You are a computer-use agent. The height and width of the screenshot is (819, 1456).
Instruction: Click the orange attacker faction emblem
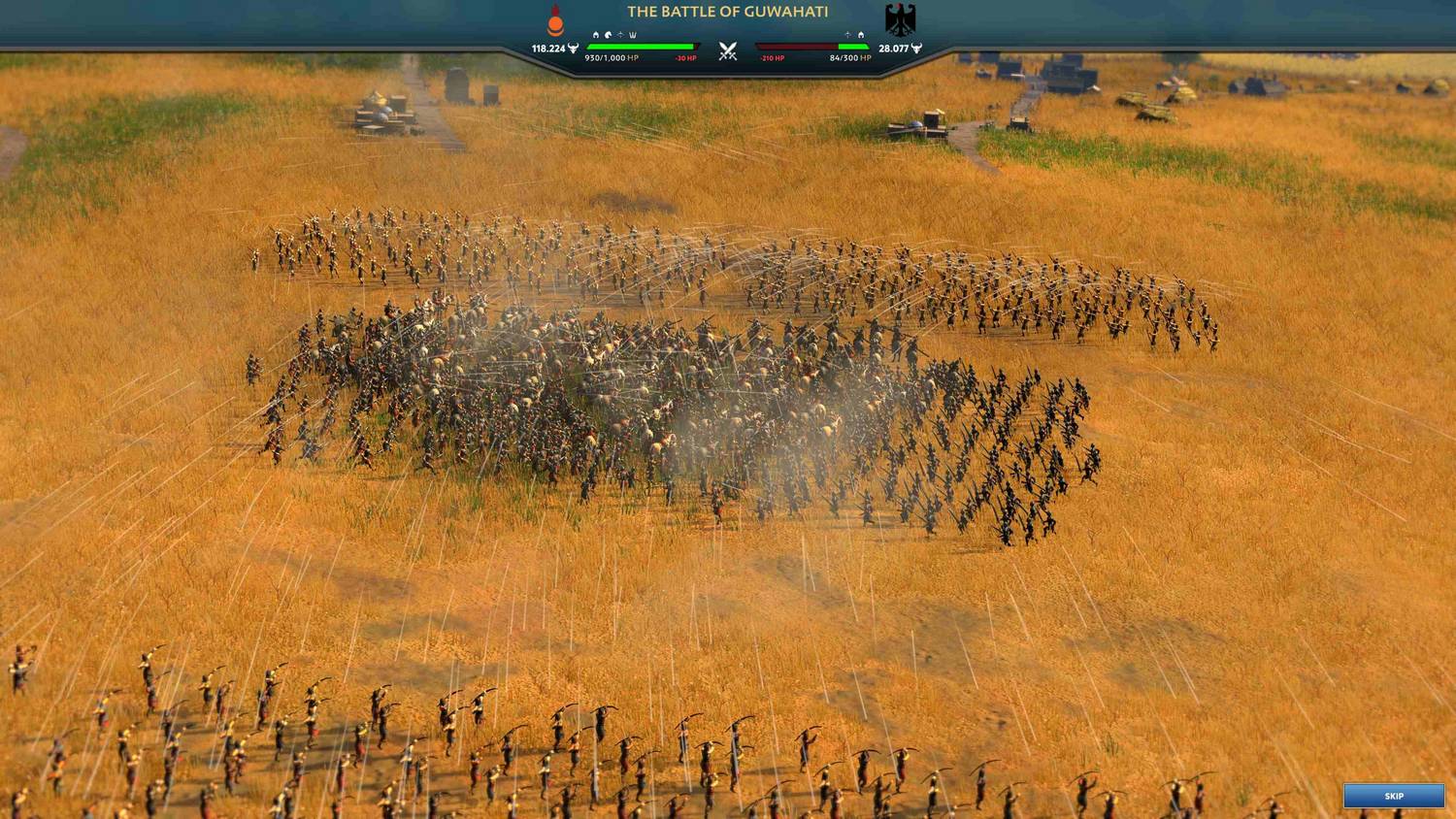tap(555, 20)
